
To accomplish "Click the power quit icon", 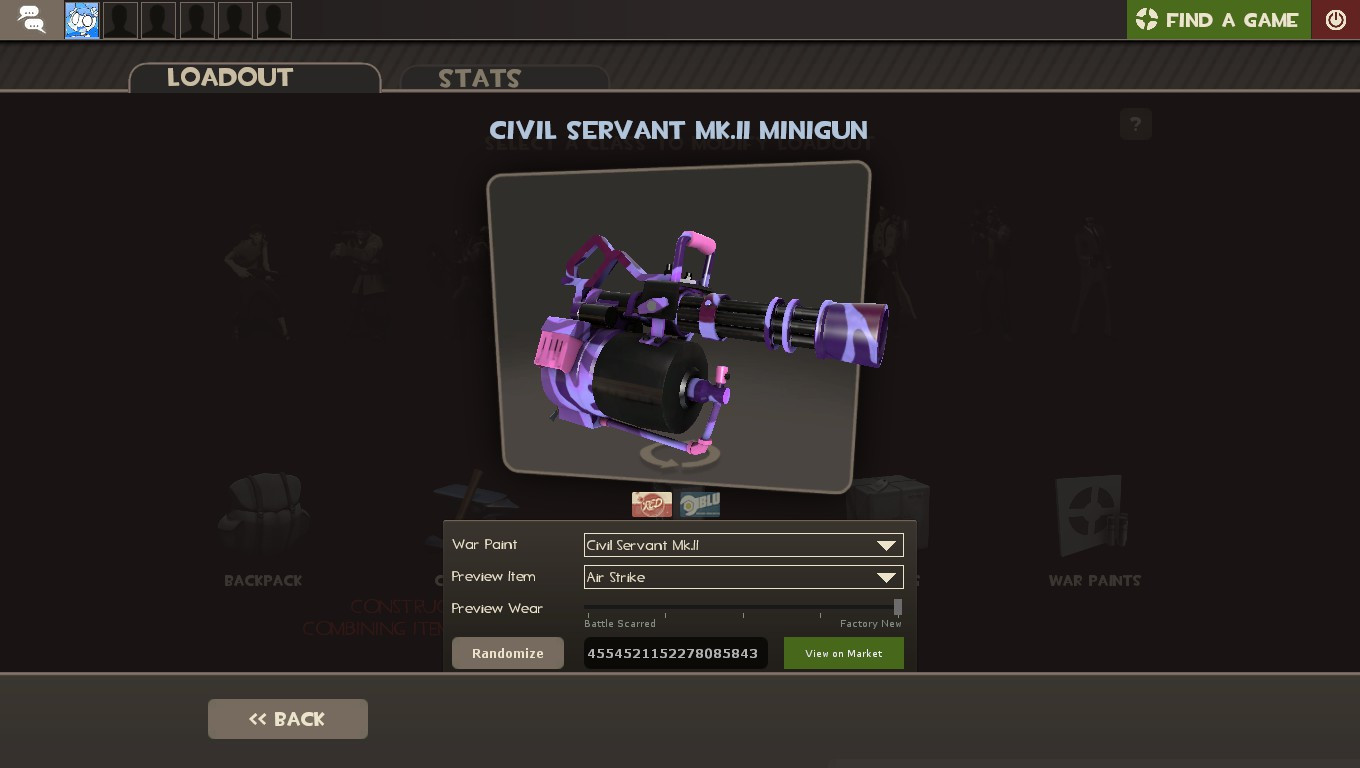I will 1335,19.
